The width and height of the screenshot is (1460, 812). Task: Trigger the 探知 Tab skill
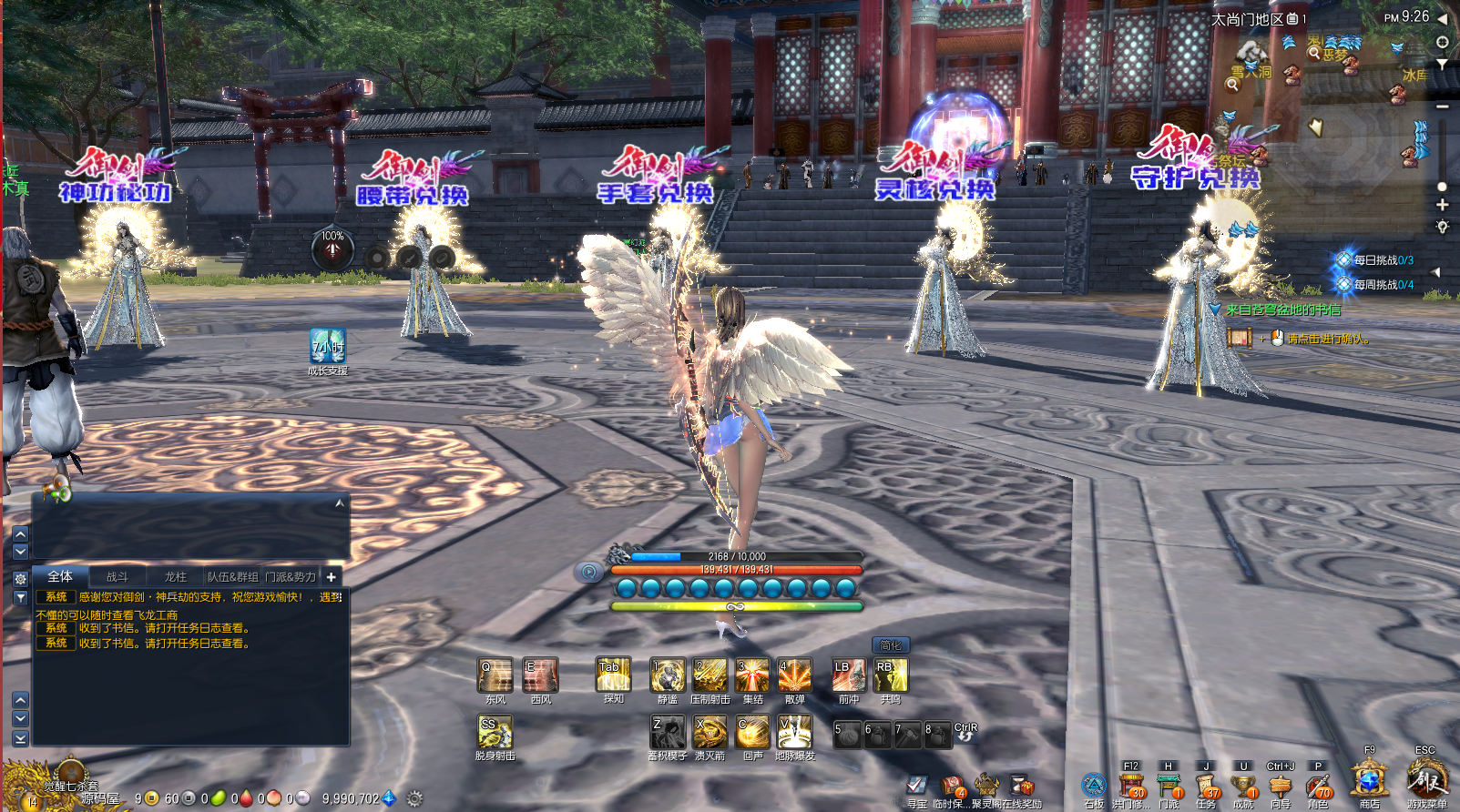613,675
